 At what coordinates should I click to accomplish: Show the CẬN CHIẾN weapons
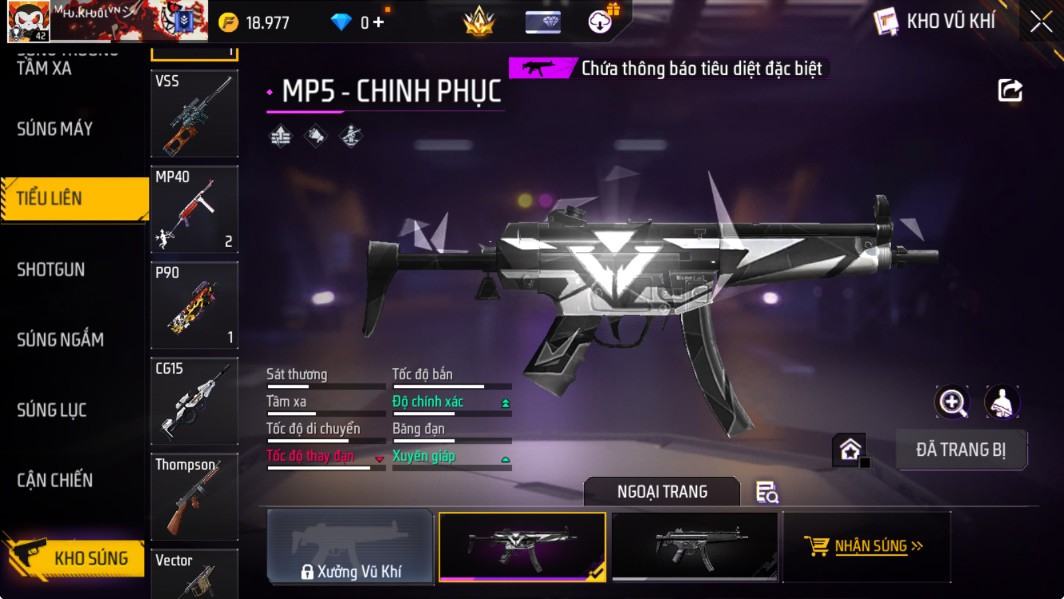(x=55, y=480)
